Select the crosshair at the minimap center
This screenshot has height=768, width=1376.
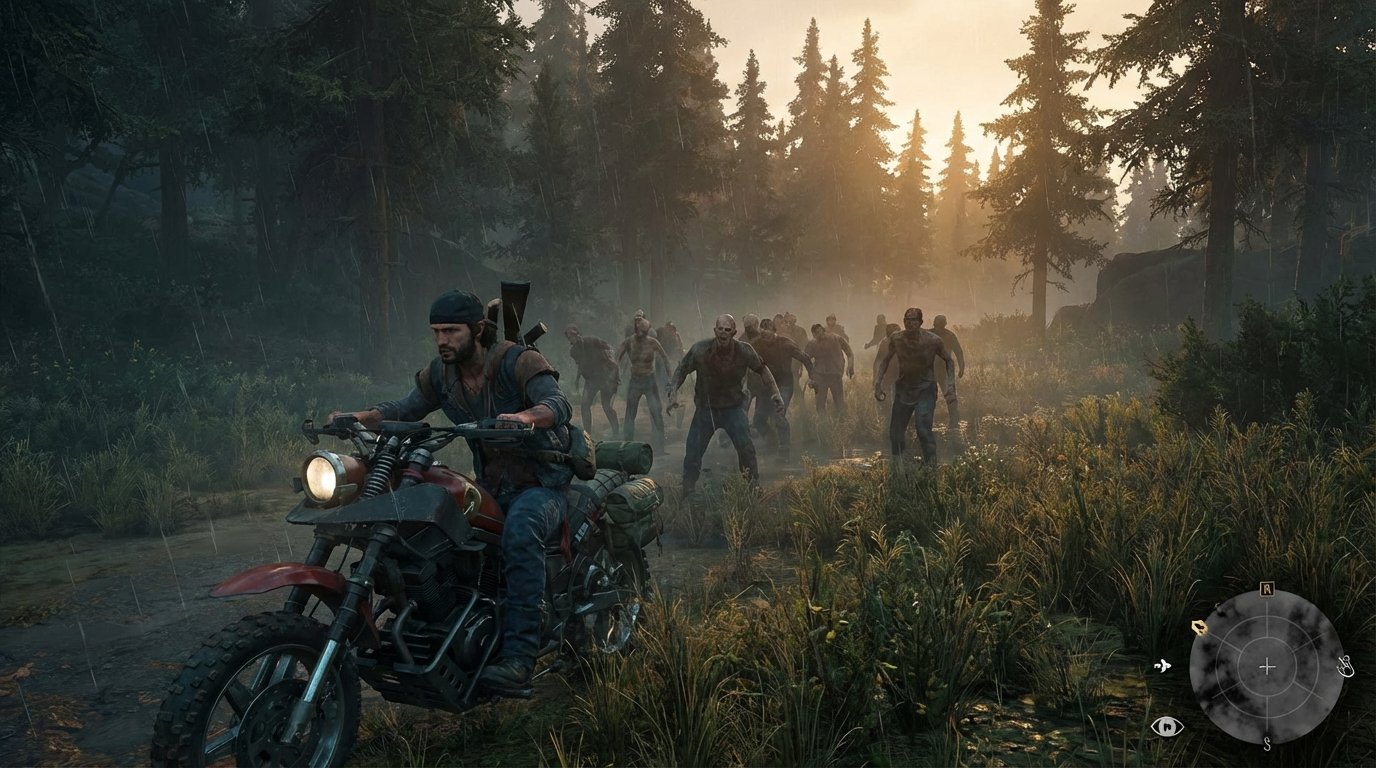[x=1267, y=667]
